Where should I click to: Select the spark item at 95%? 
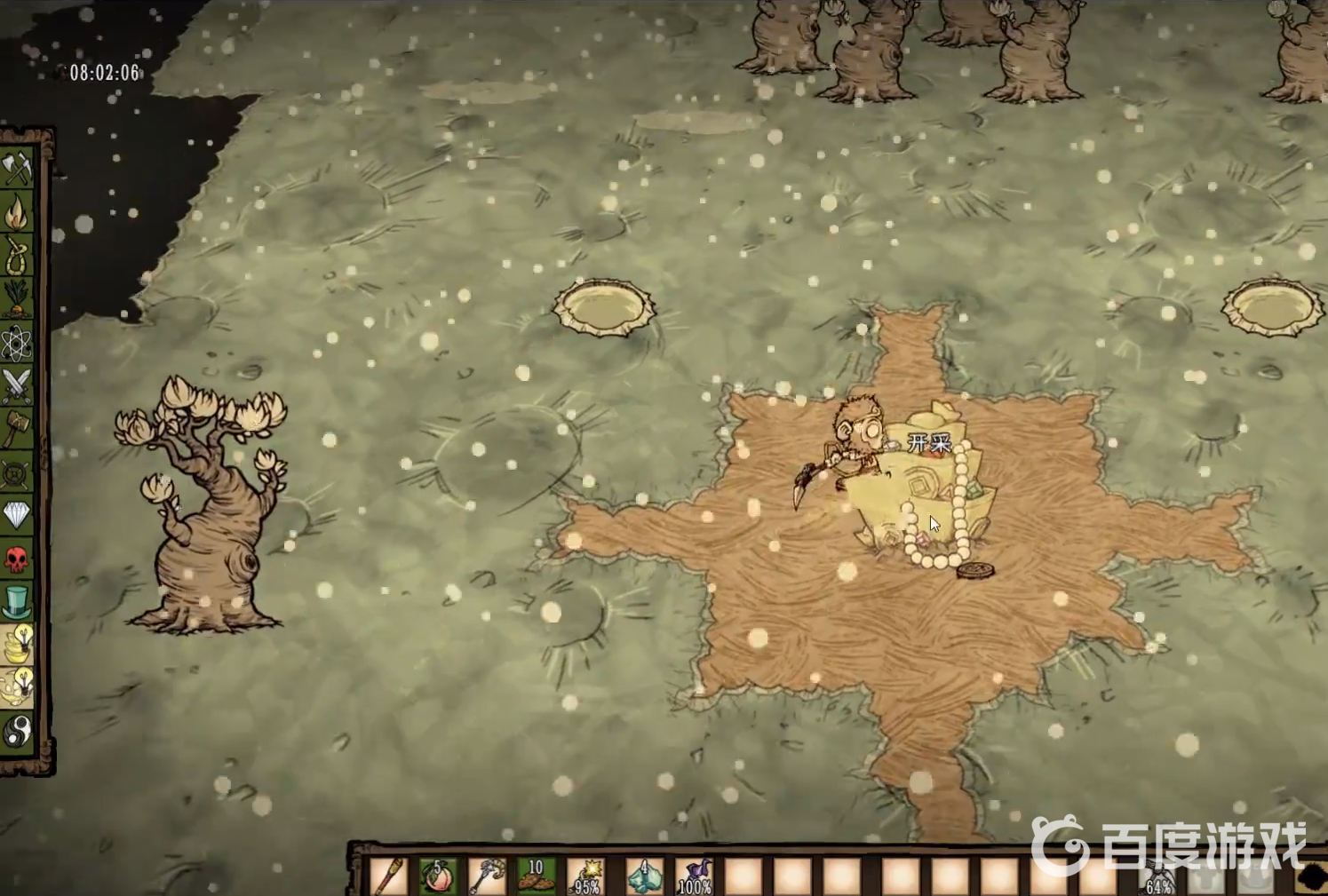coord(586,876)
